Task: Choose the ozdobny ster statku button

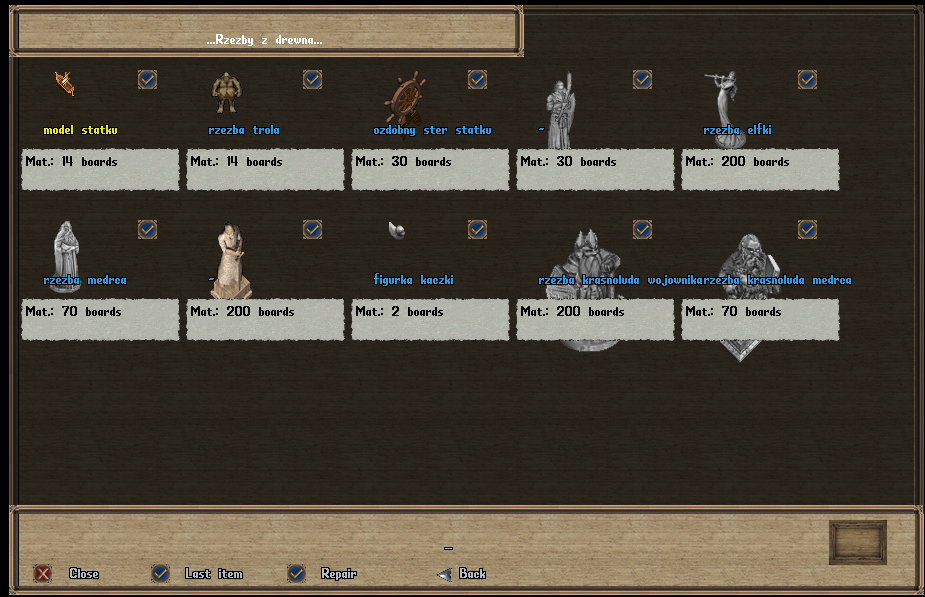Action: tap(477, 79)
